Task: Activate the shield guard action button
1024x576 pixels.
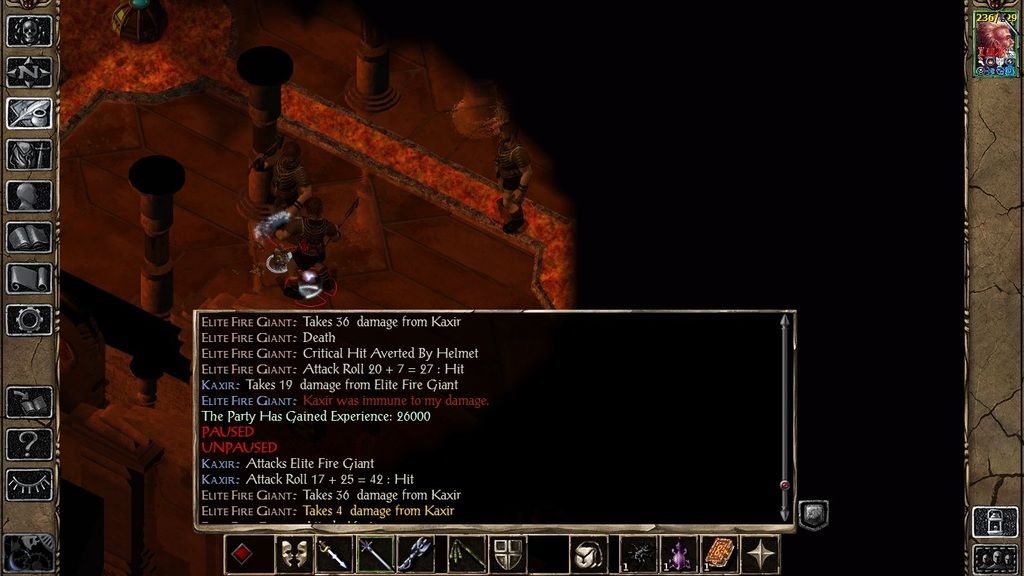Action: click(x=507, y=554)
